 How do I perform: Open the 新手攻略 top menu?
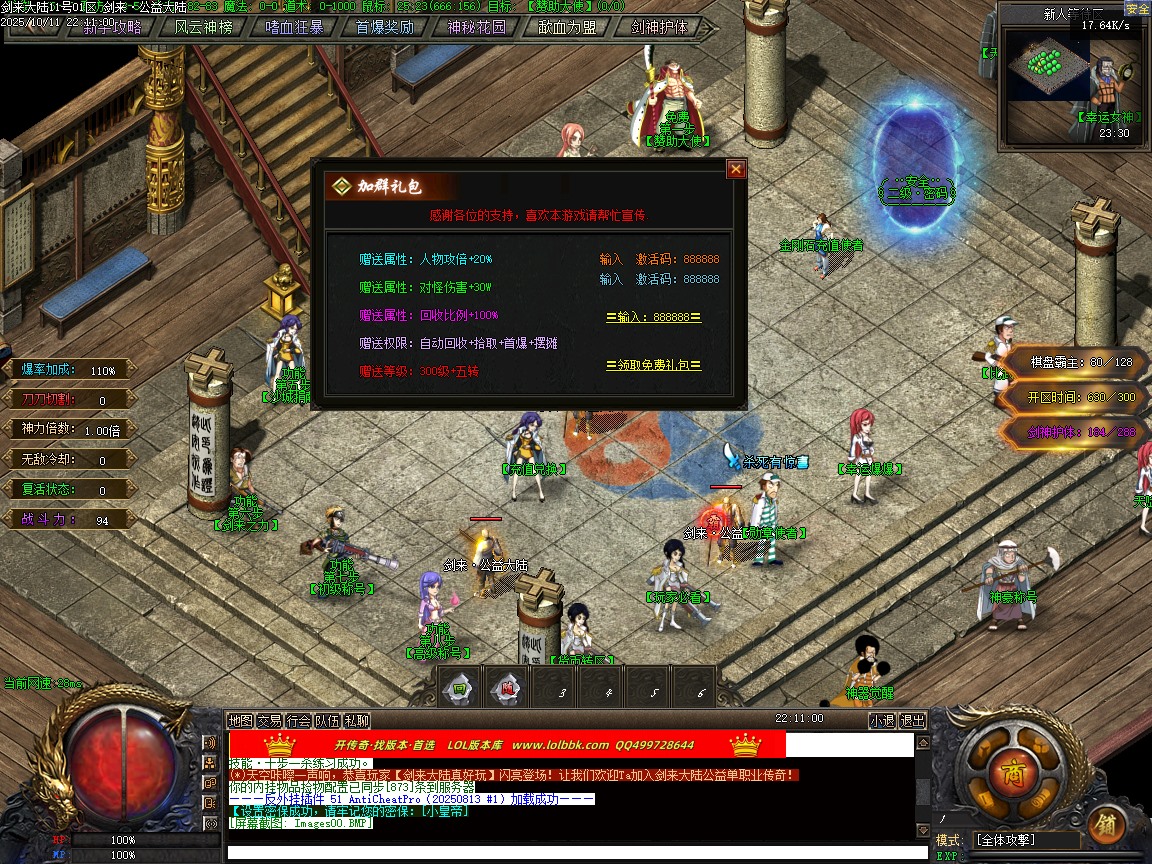(112, 27)
